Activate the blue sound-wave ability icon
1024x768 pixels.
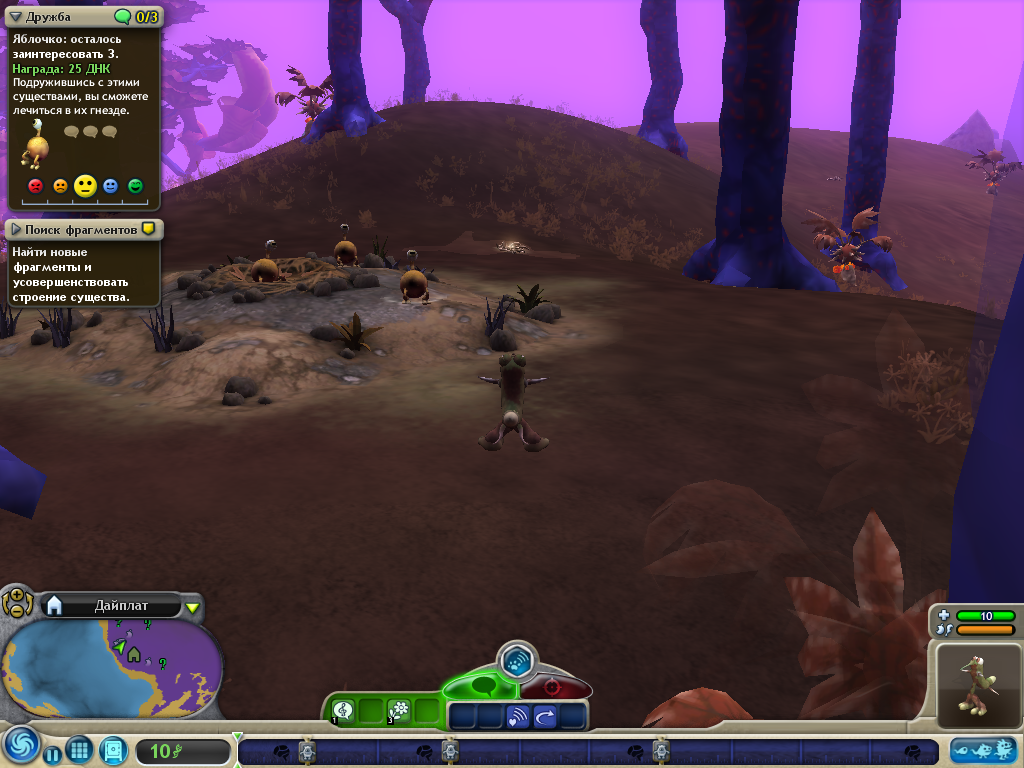point(517,716)
